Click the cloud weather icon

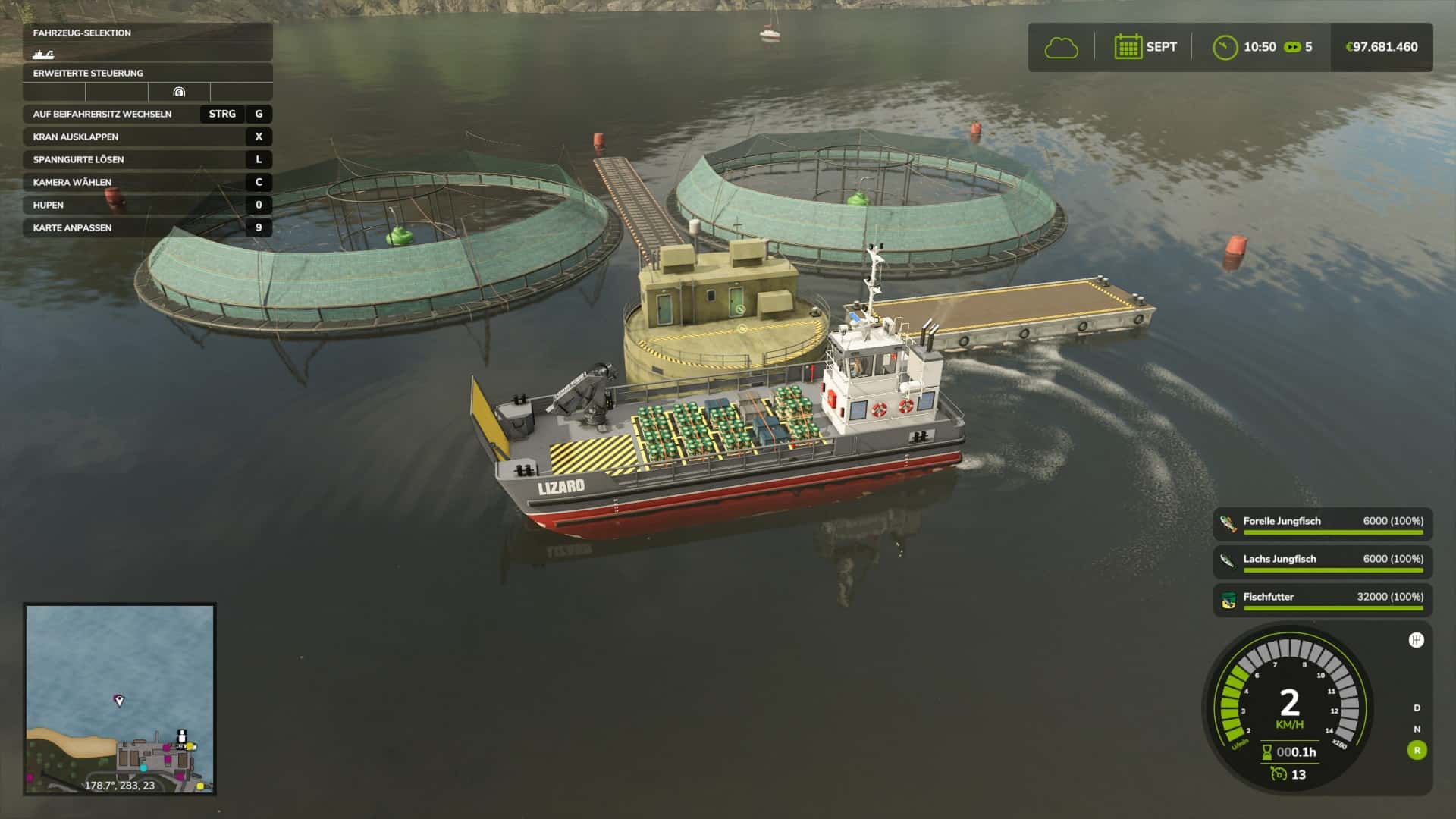click(x=1061, y=48)
